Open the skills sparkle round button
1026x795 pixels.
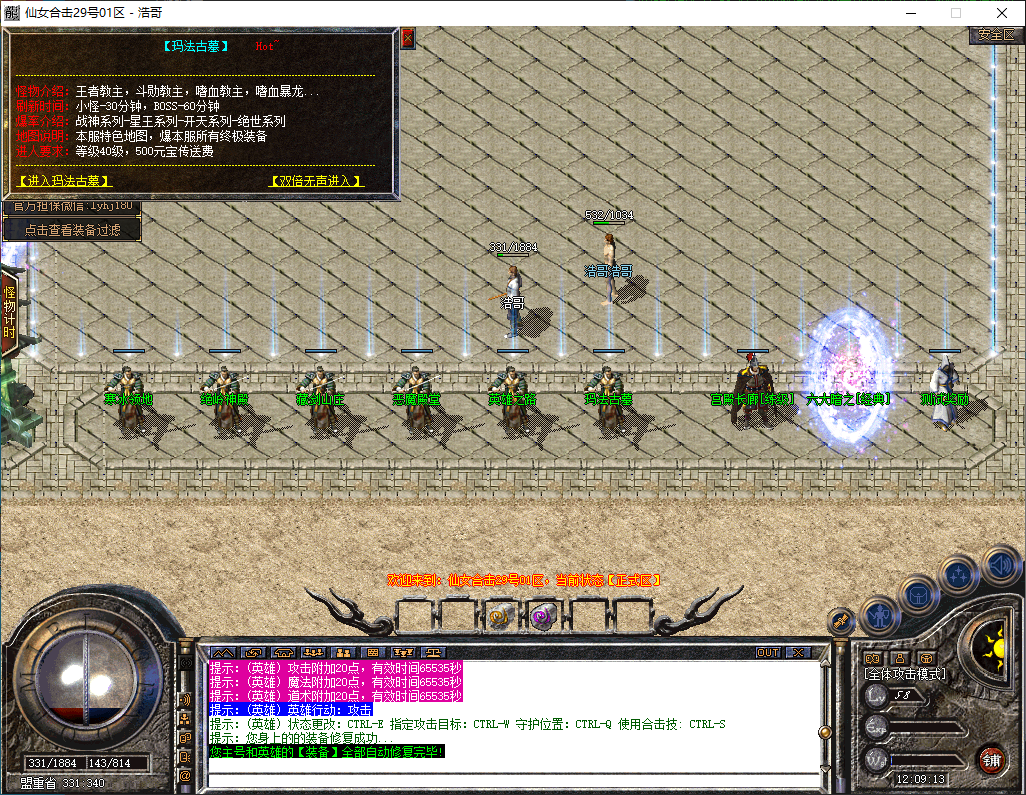(x=959, y=575)
